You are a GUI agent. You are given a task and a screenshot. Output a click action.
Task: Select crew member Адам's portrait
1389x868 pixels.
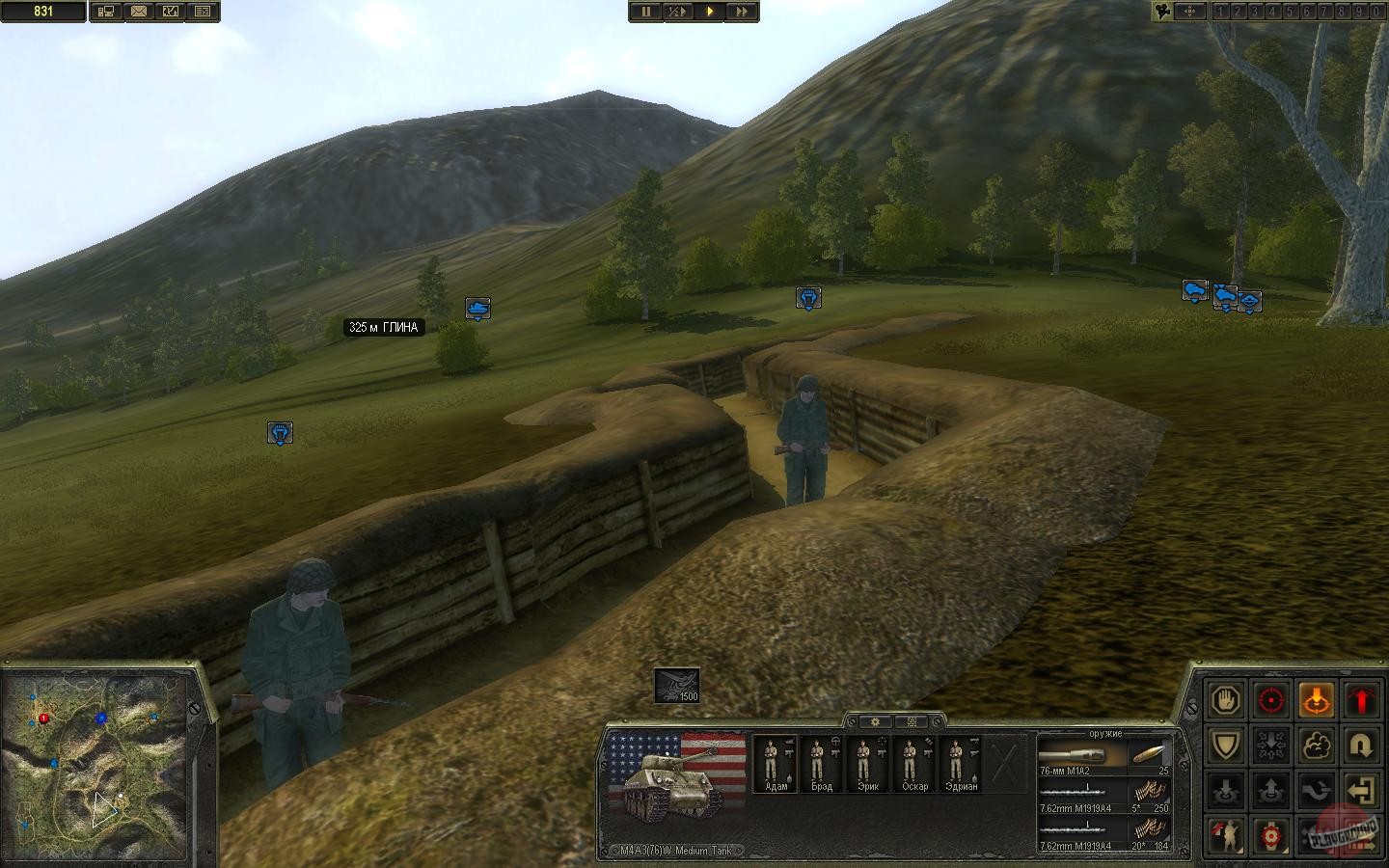[772, 762]
